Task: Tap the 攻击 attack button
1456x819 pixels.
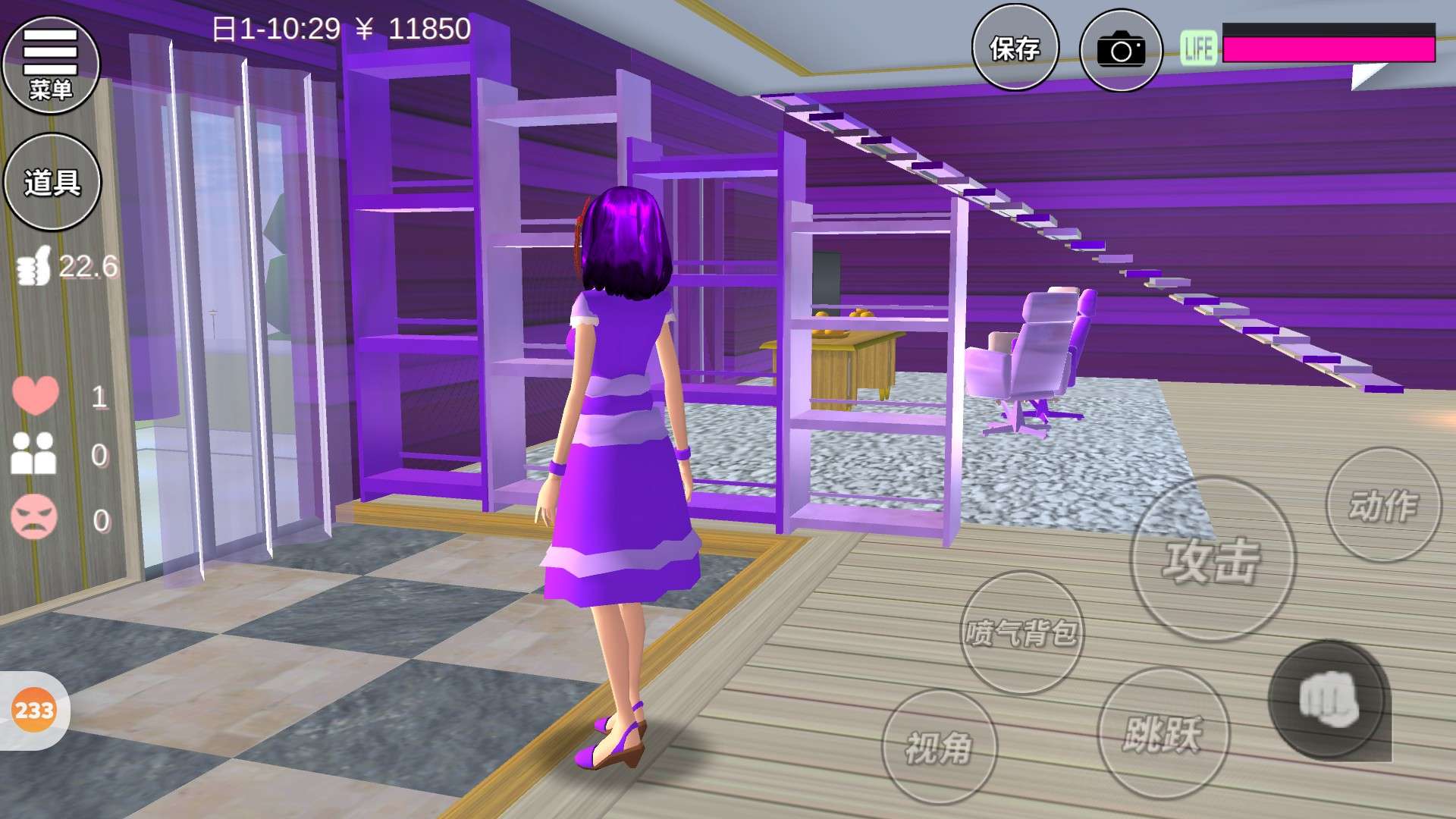Action: (1212, 560)
